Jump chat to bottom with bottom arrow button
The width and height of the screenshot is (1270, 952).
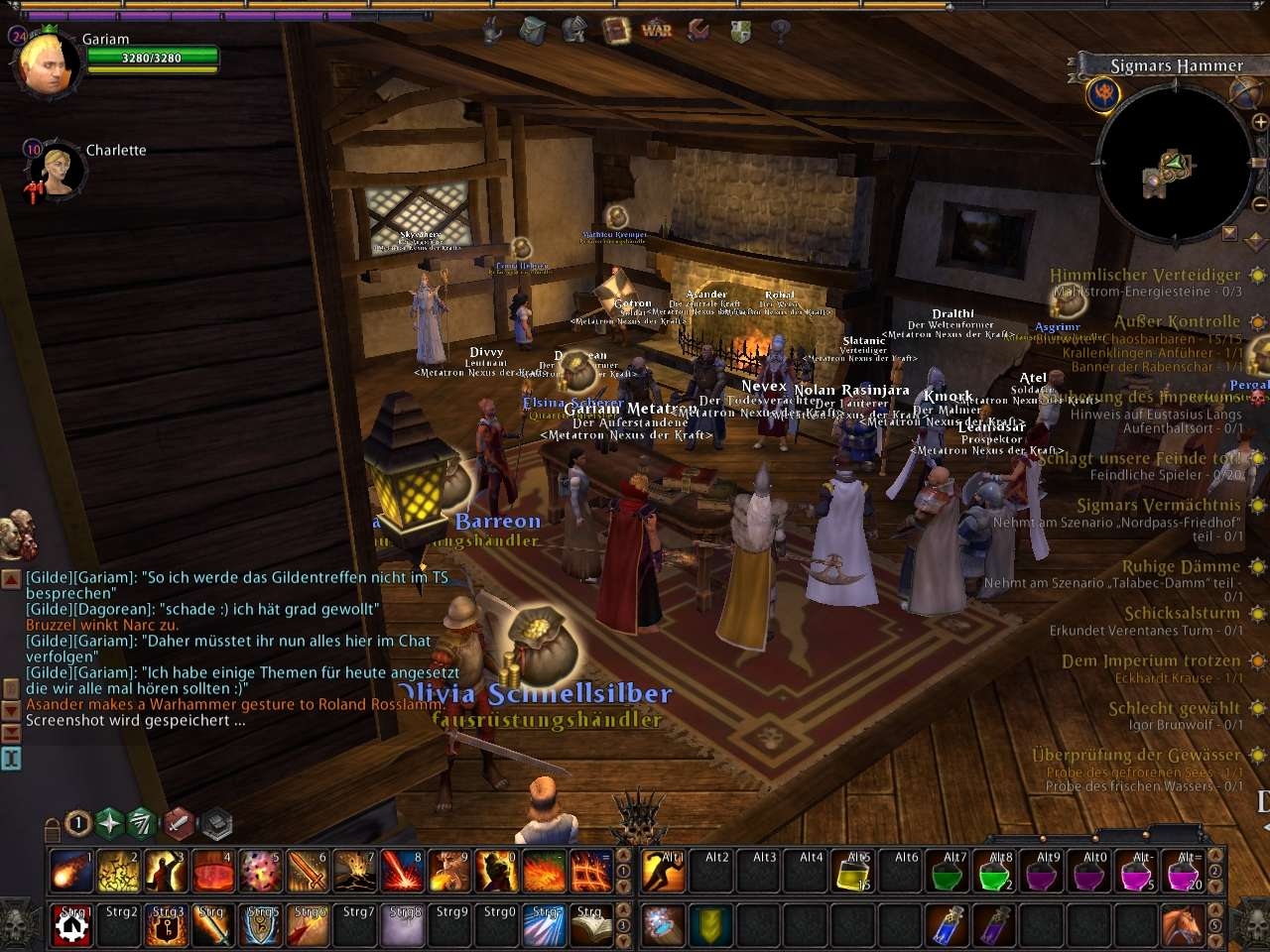pyautogui.click(x=12, y=733)
